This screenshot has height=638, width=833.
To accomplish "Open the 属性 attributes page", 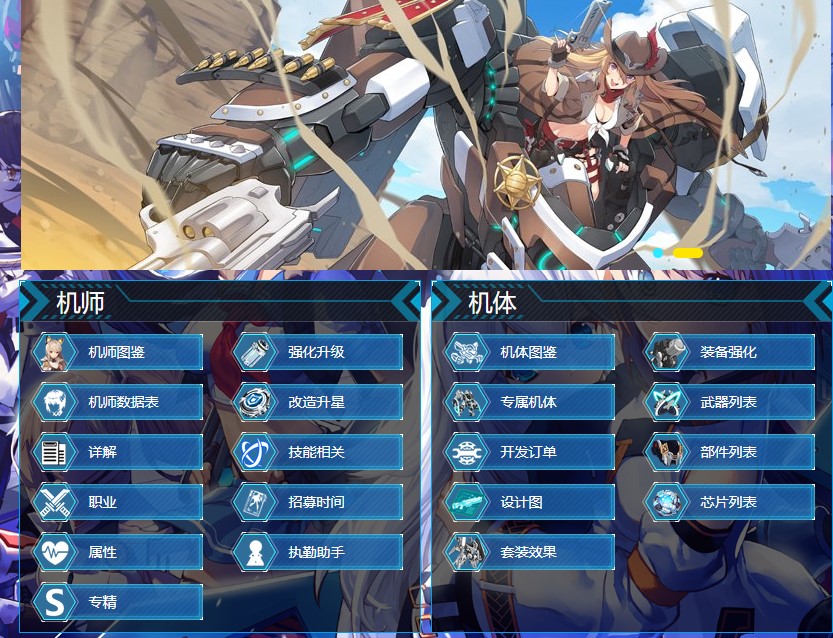I will click(x=117, y=552).
